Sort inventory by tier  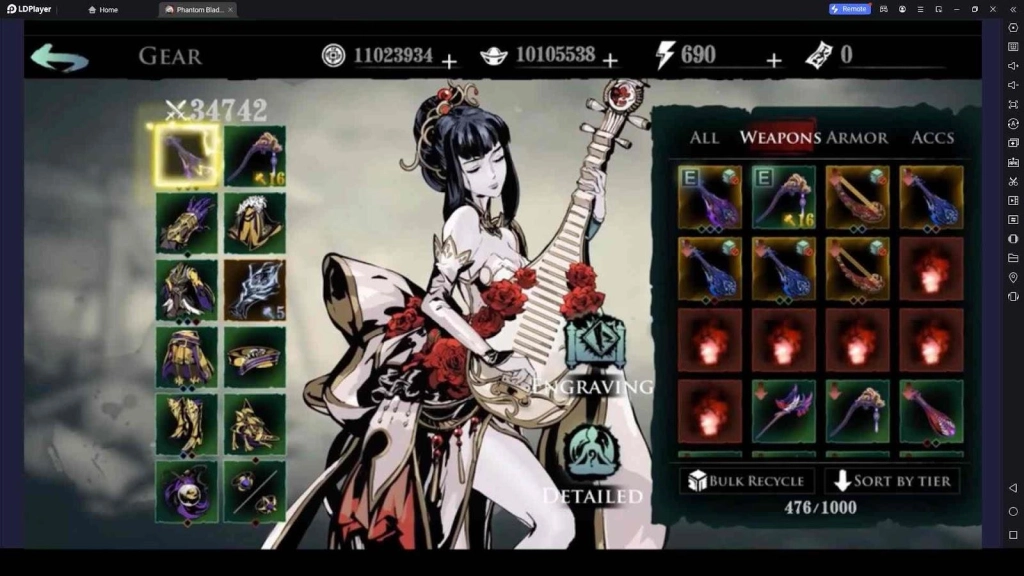(x=894, y=481)
